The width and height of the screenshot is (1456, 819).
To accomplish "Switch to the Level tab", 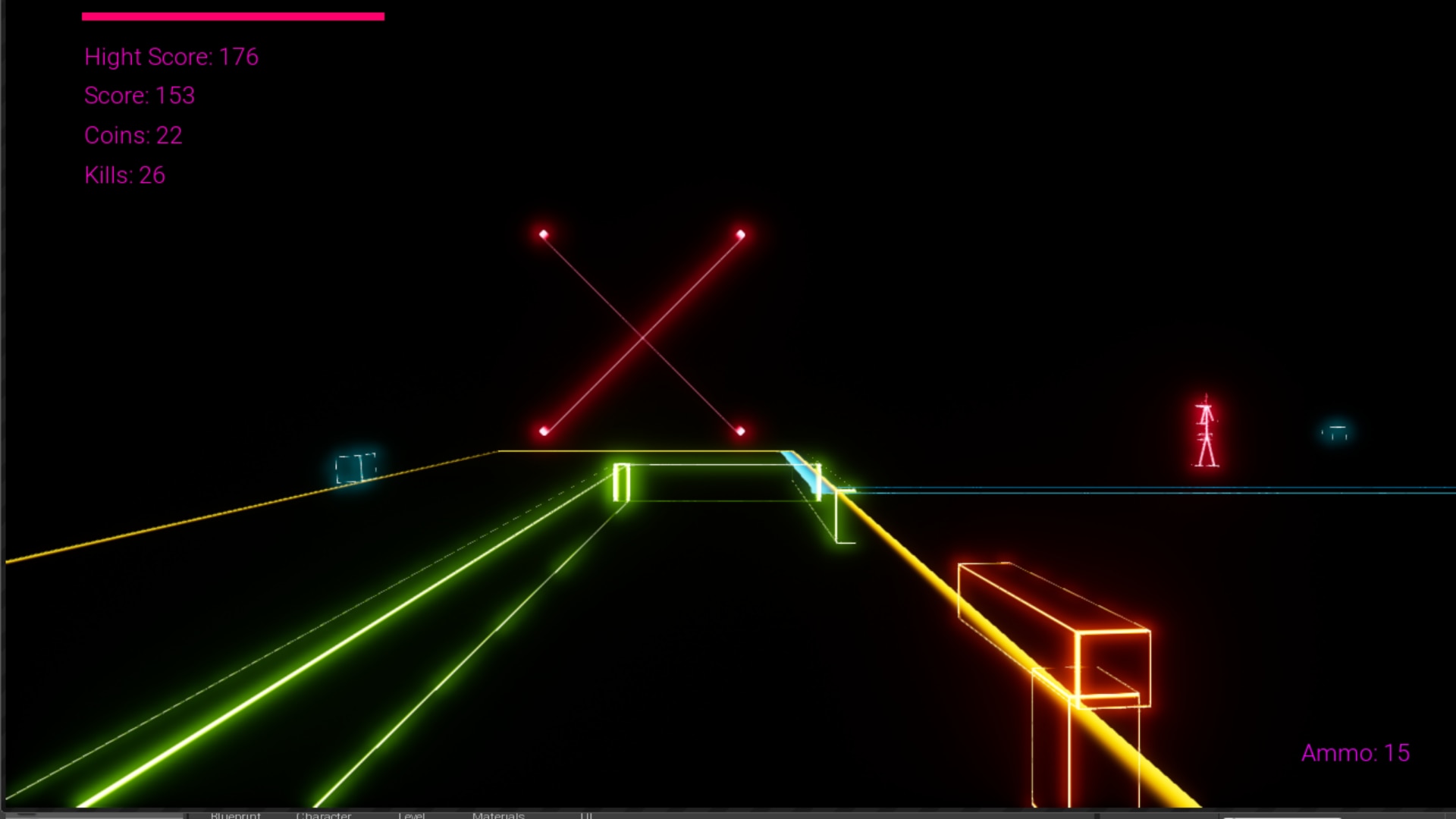I will 413,815.
